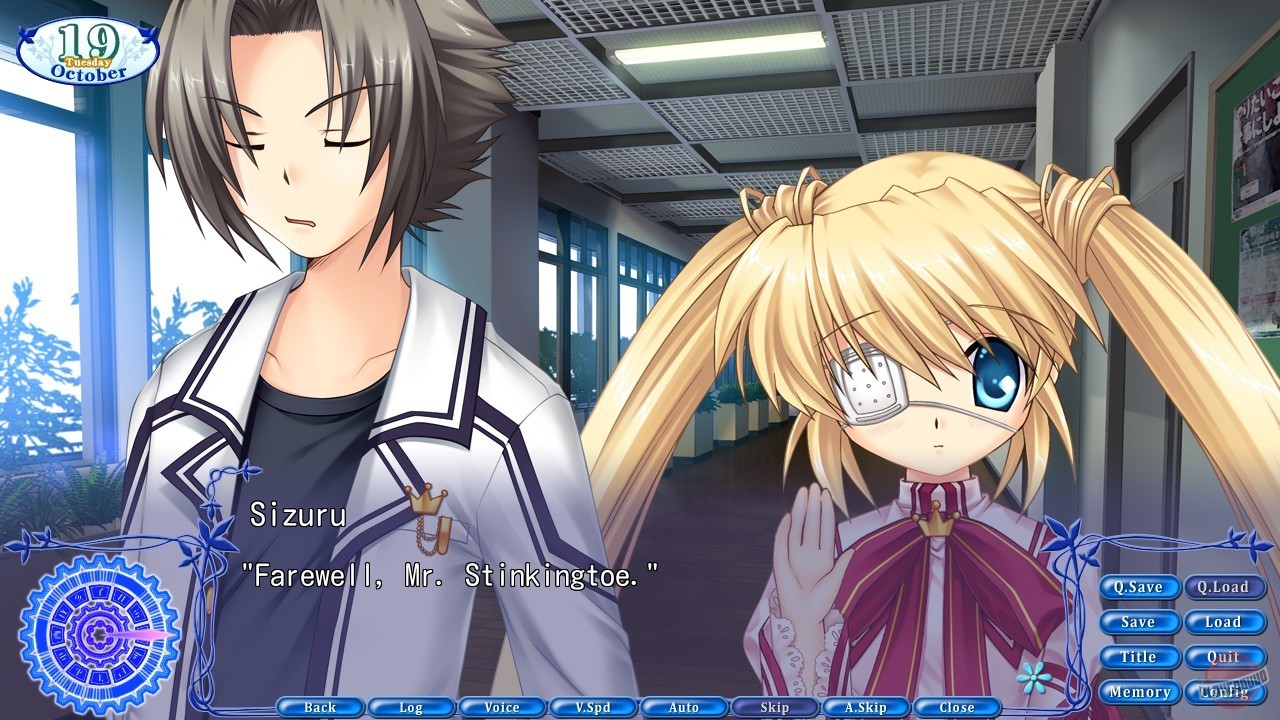
Task: Enable Skip mode
Action: 775,707
